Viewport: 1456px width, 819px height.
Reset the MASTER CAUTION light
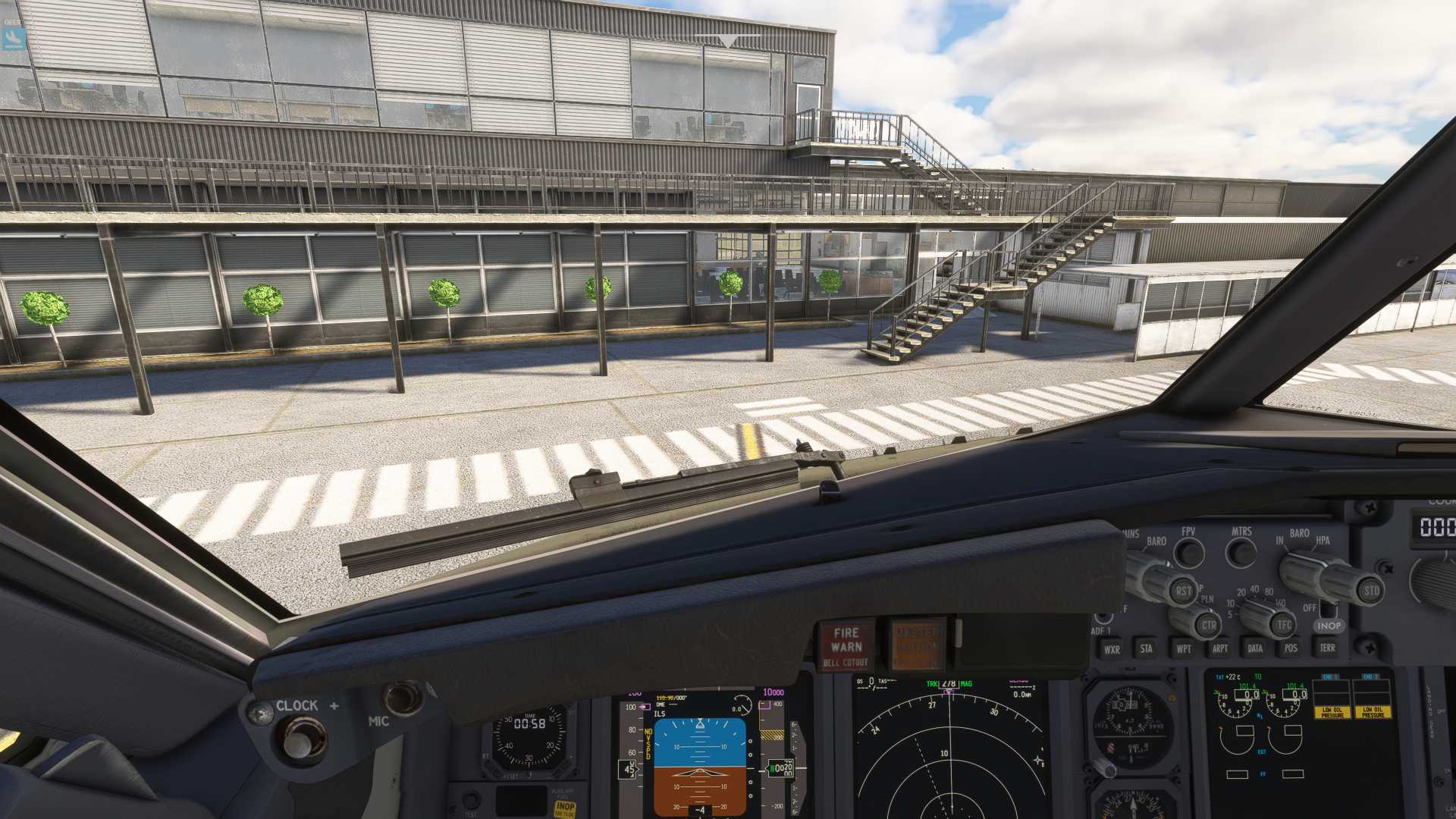pos(917,645)
